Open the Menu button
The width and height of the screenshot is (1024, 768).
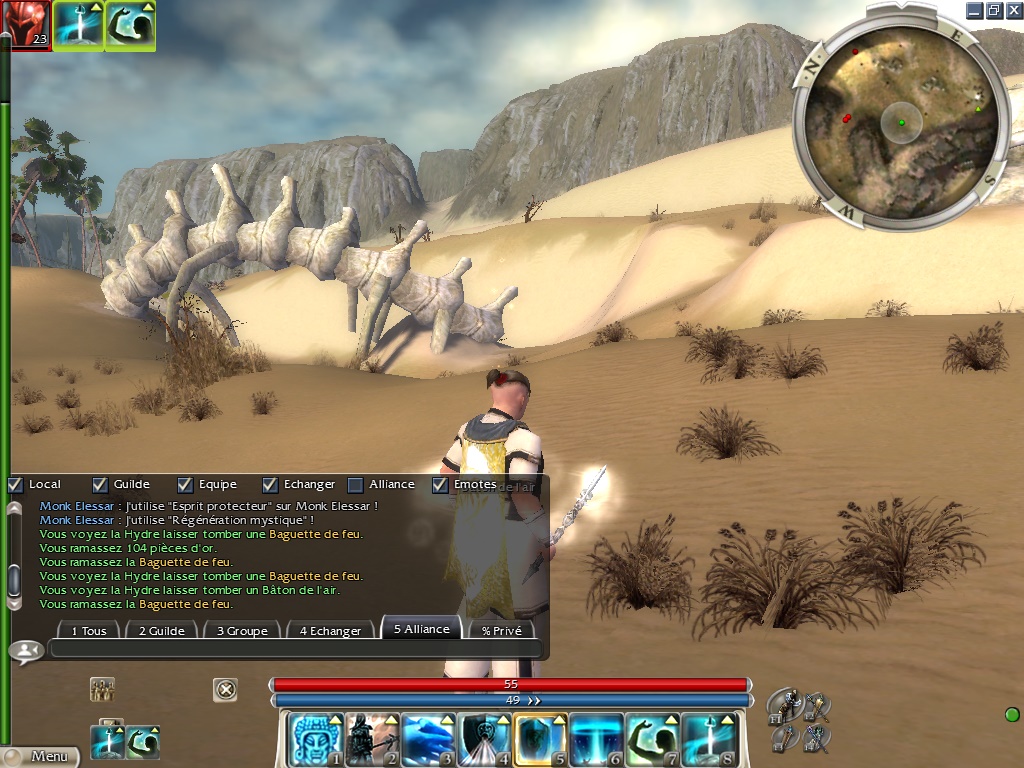click(40, 756)
